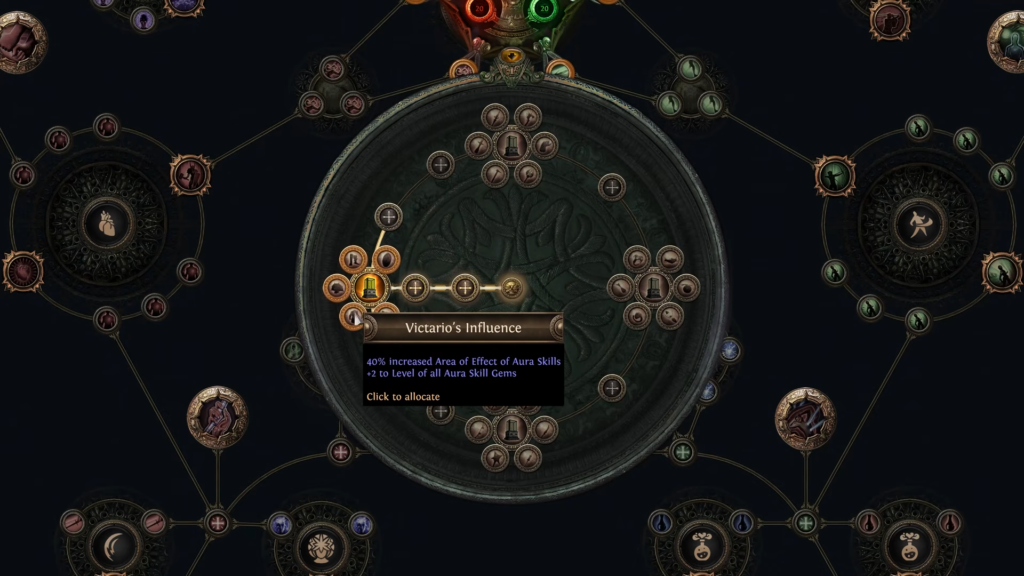Pick the purple keystone above the flask nodes
The width and height of the screenshot is (1024, 576).
tap(805, 418)
